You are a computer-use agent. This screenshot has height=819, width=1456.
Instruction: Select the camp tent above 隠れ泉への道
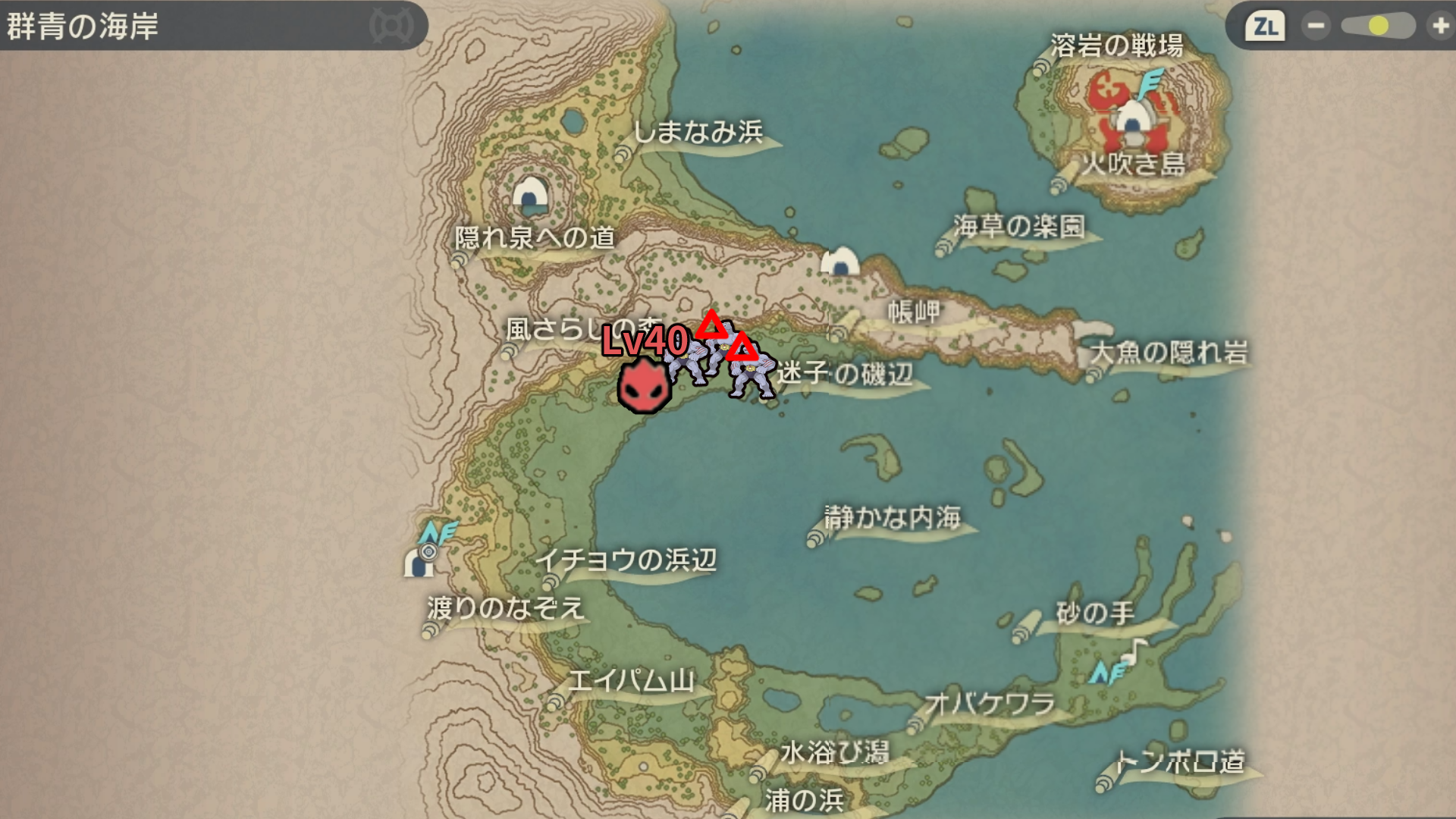coord(530,195)
